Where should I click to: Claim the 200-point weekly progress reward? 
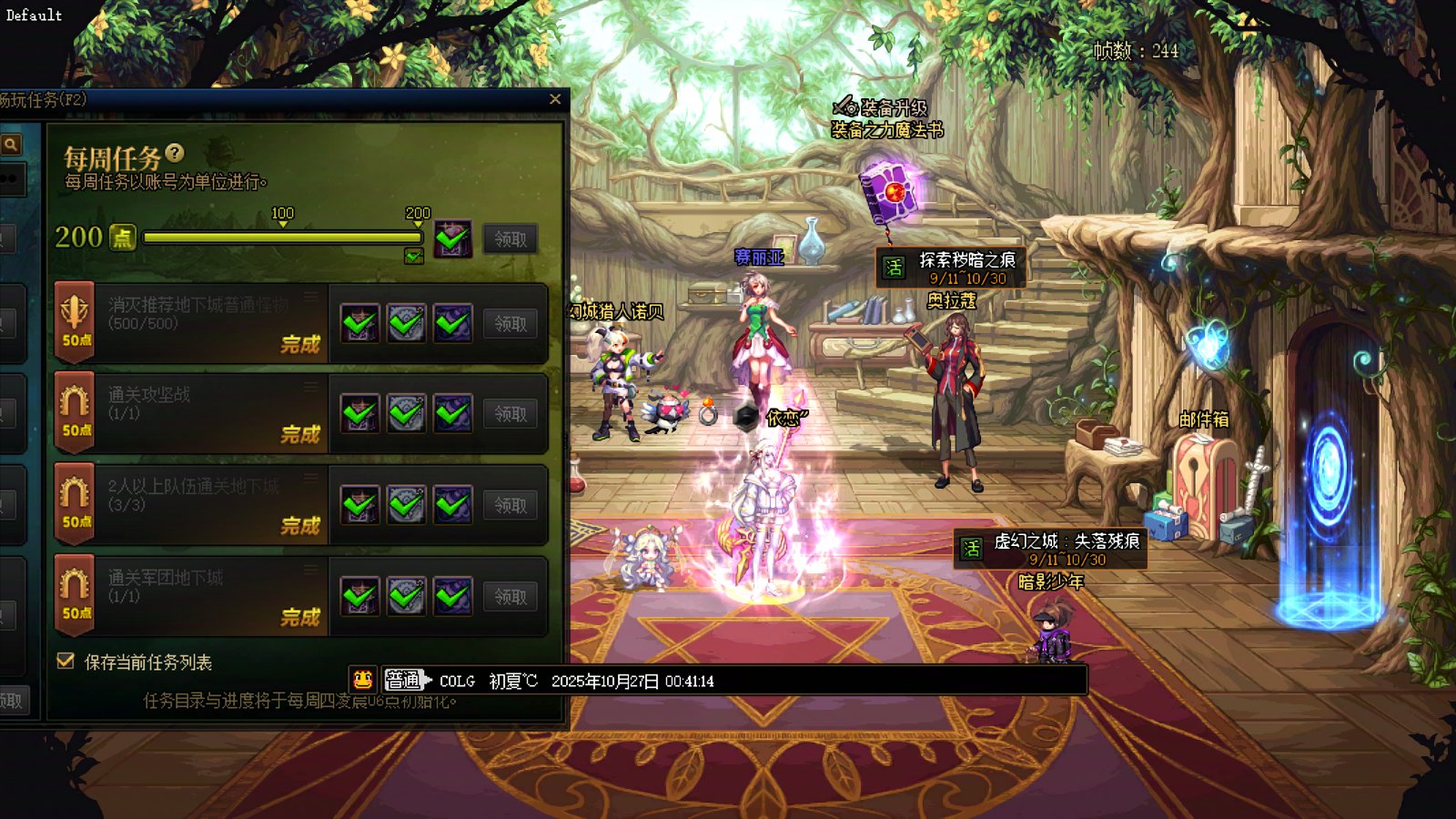click(510, 239)
